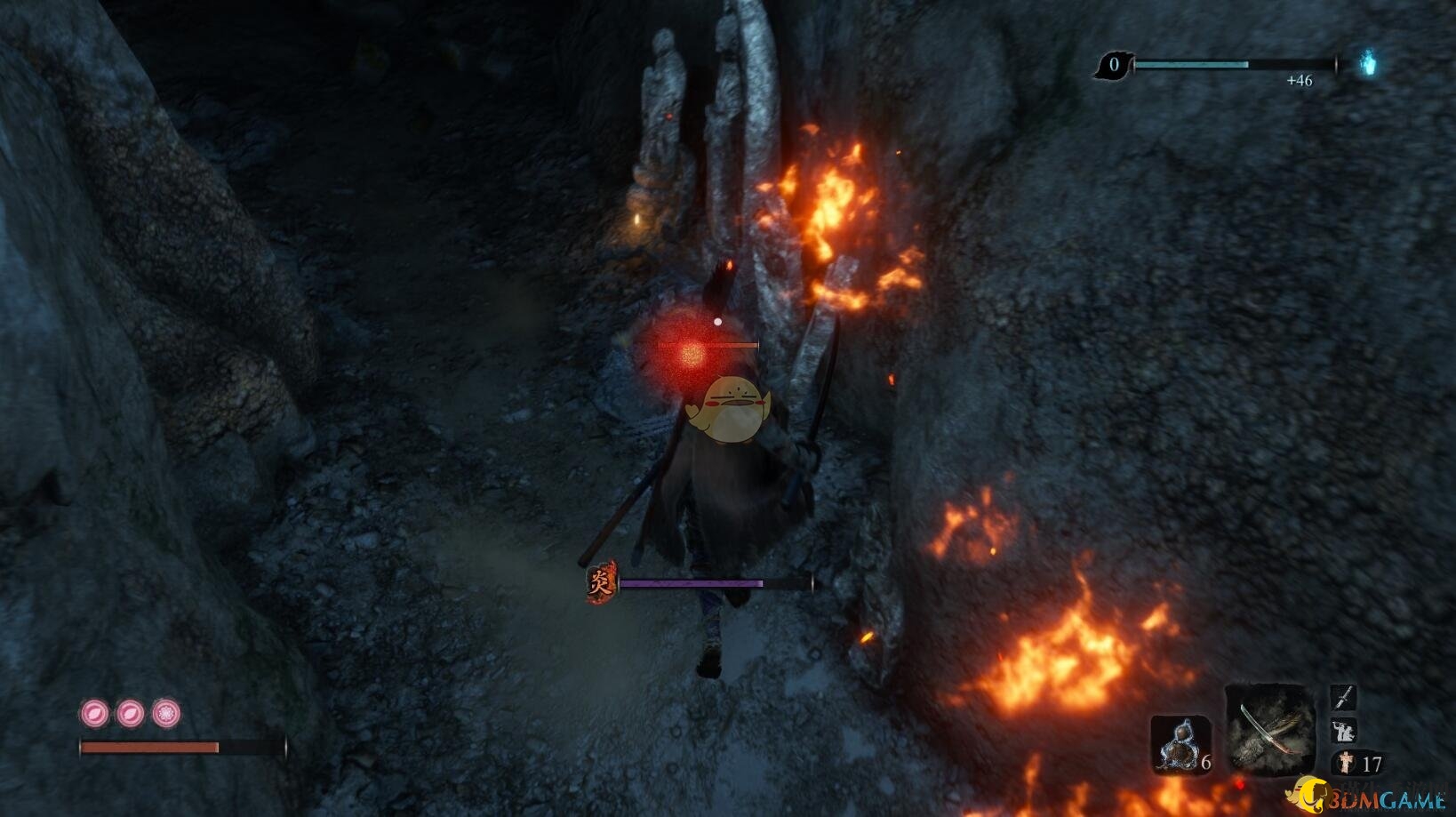The image size is (1456, 817).
Task: Click the burn status kanji icon
Action: coord(601,583)
